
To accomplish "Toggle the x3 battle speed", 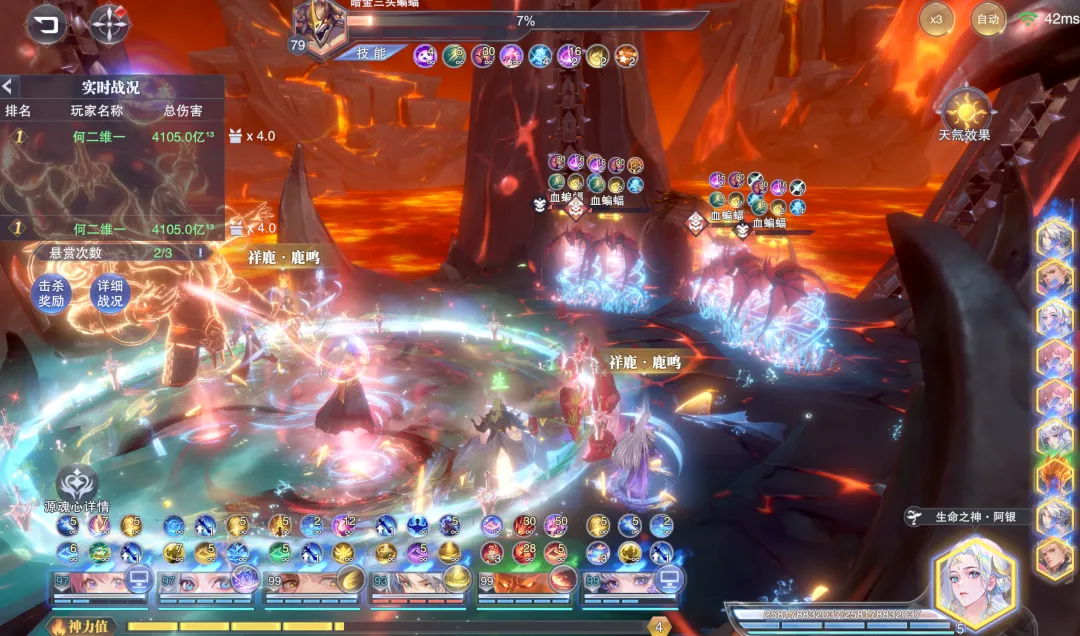I will click(x=936, y=19).
